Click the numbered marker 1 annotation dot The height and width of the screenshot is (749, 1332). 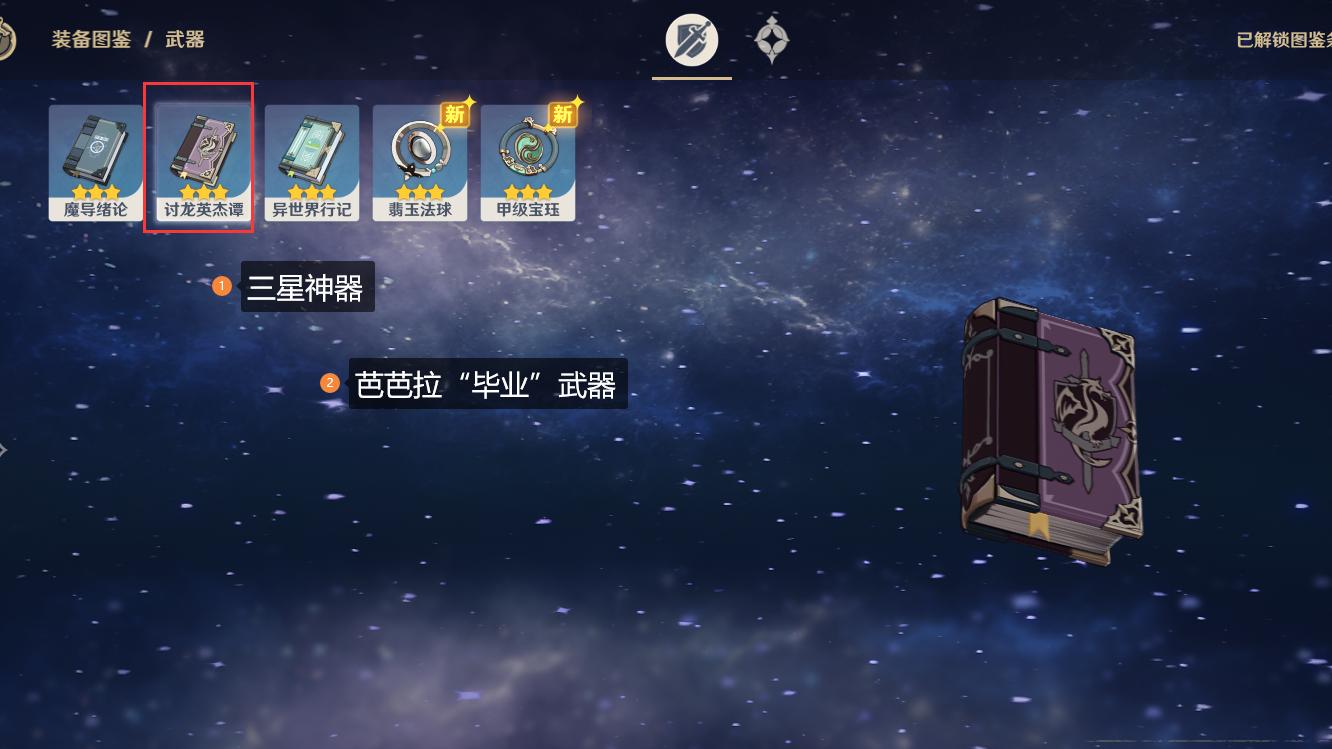221,285
